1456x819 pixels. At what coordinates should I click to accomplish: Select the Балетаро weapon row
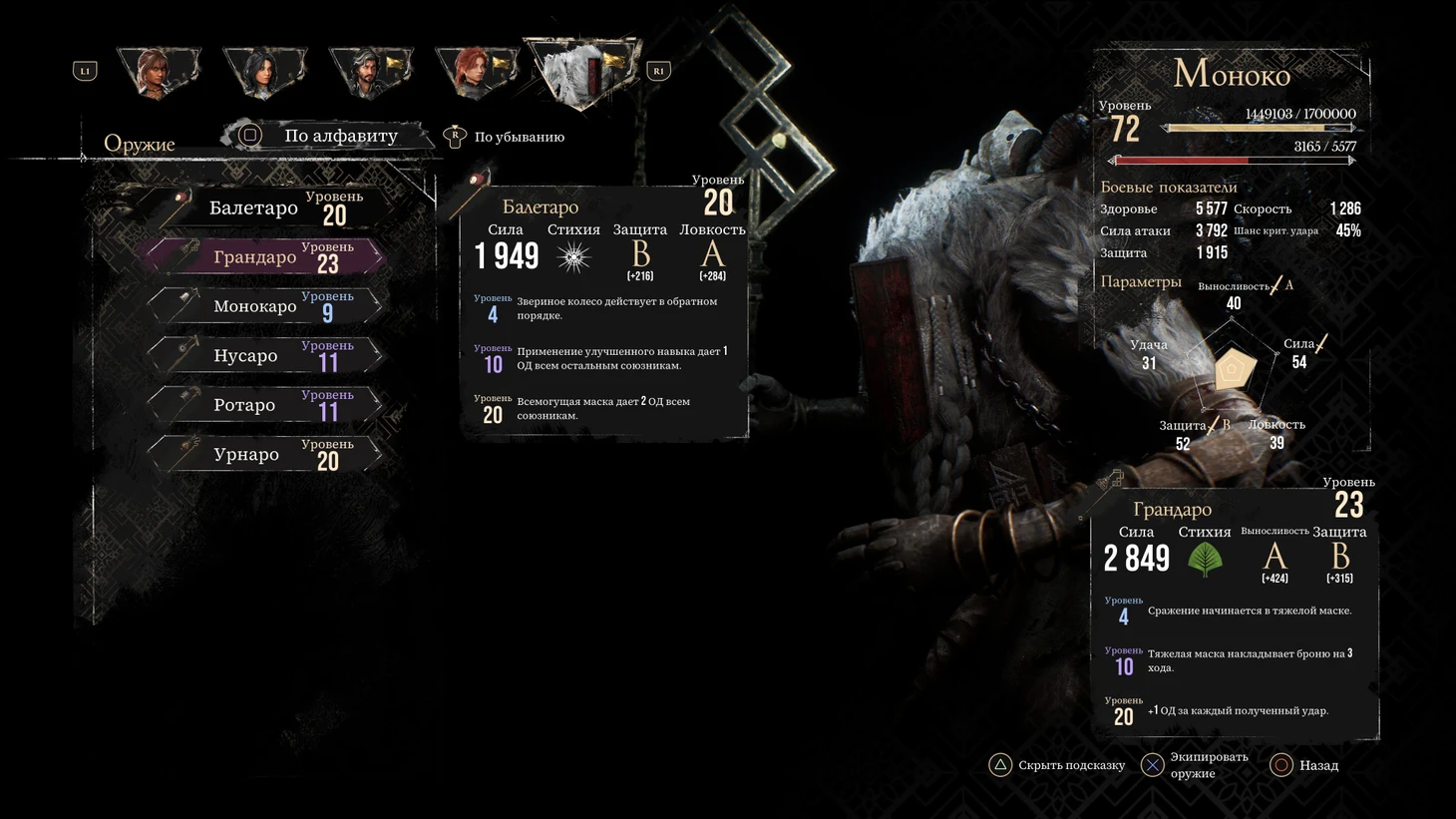point(264,207)
